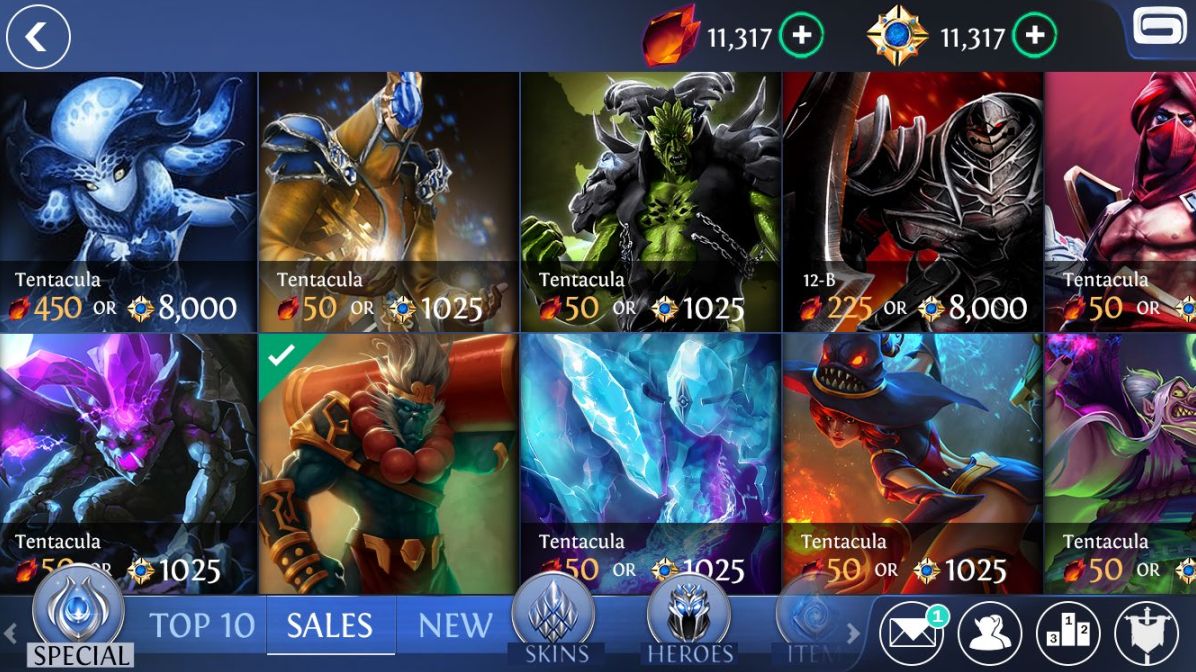Switch to the Top 10 tab
This screenshot has width=1196, height=672.
202,626
